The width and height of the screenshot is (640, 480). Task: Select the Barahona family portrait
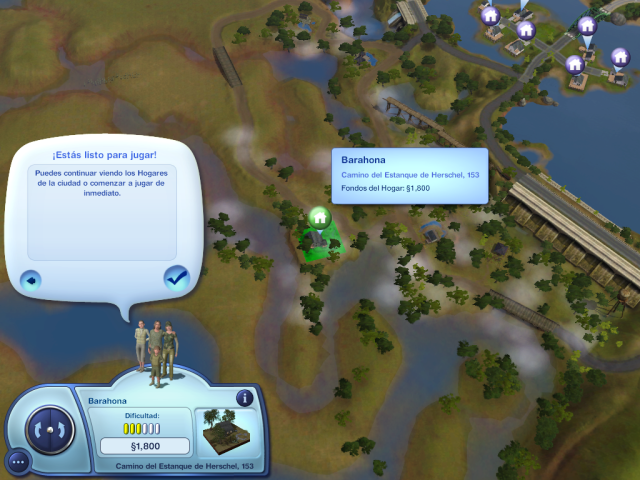(157, 349)
